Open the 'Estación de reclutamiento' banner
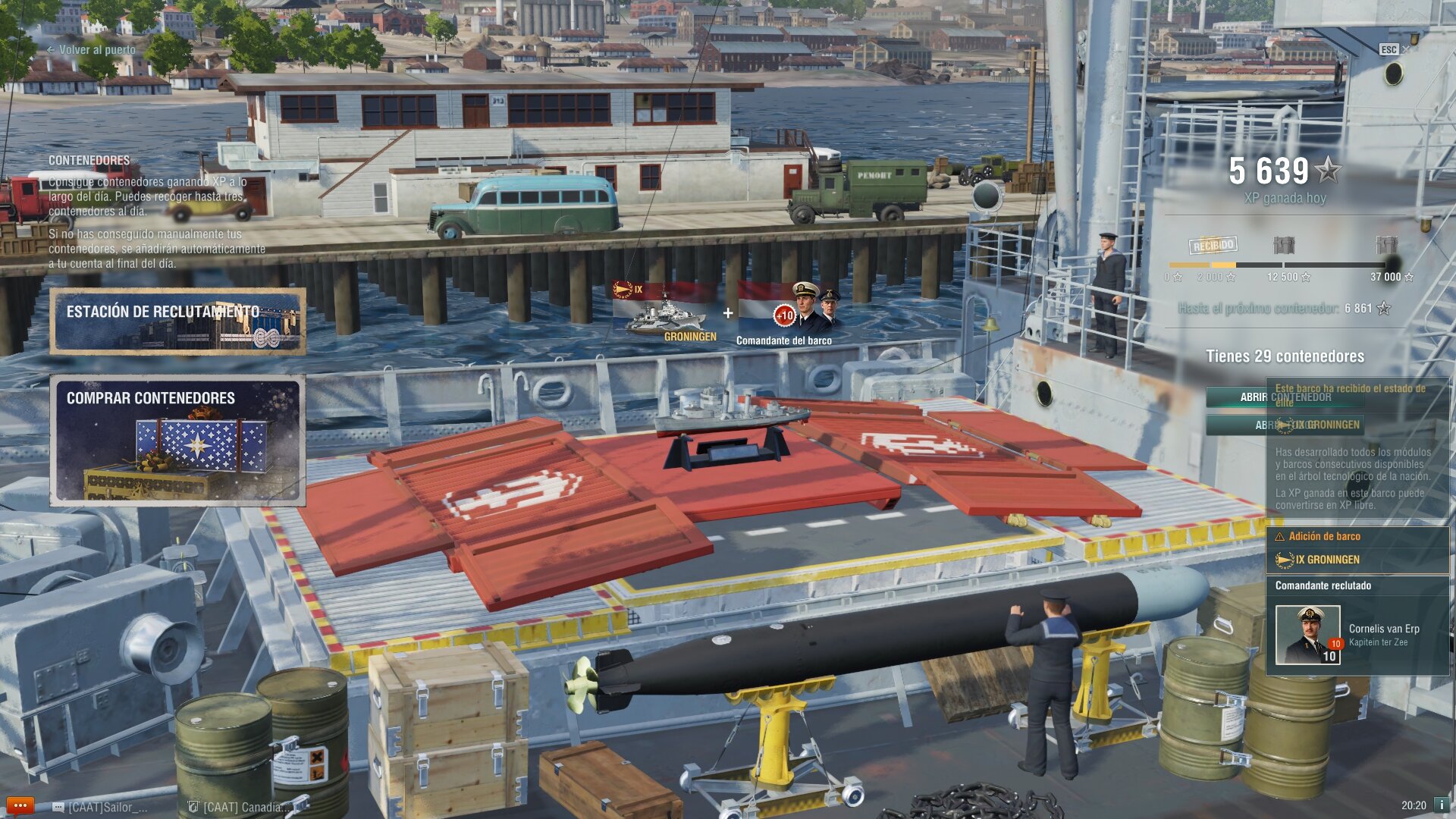 coord(177,322)
